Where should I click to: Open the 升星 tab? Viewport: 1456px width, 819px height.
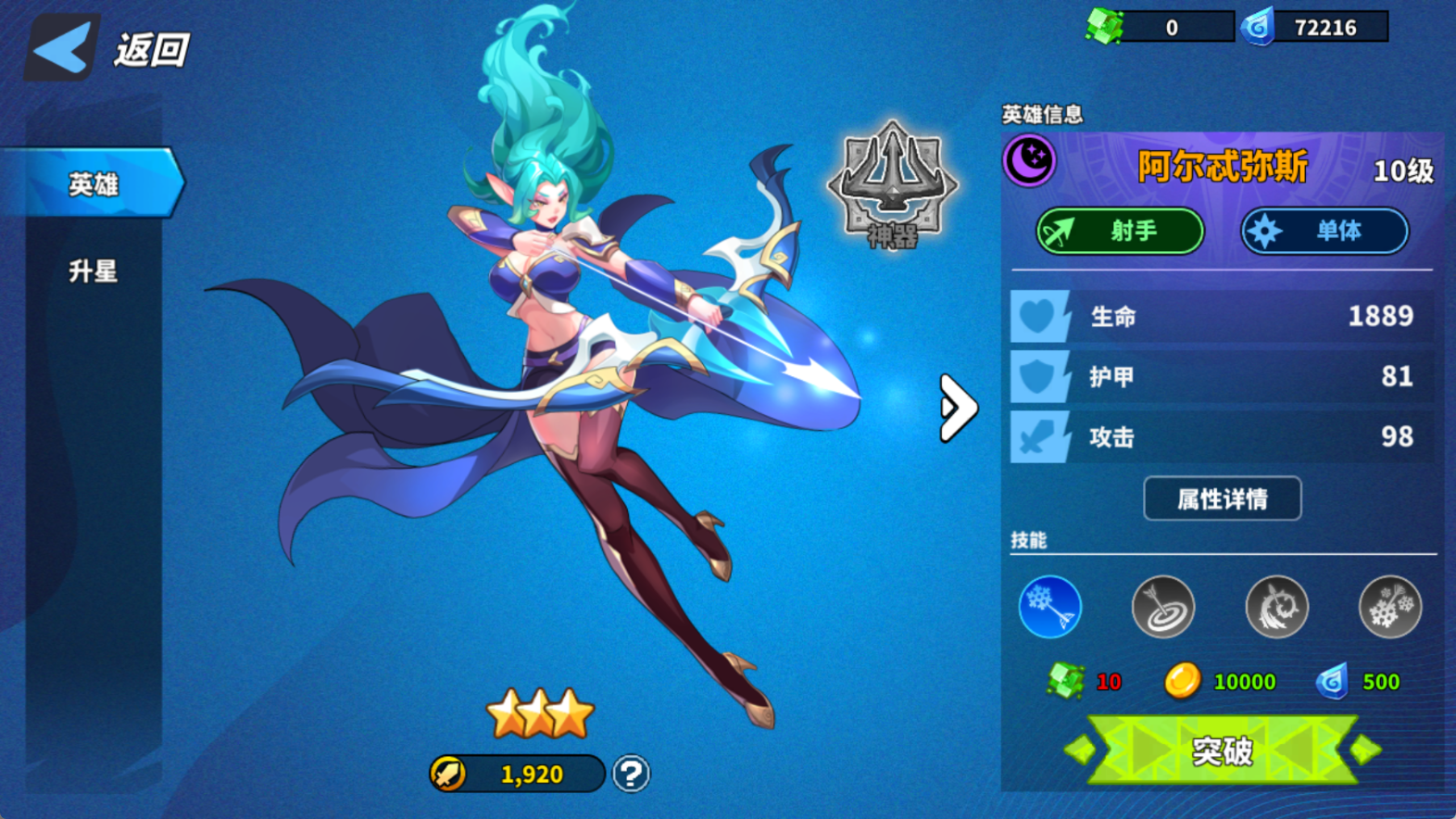coord(93,271)
